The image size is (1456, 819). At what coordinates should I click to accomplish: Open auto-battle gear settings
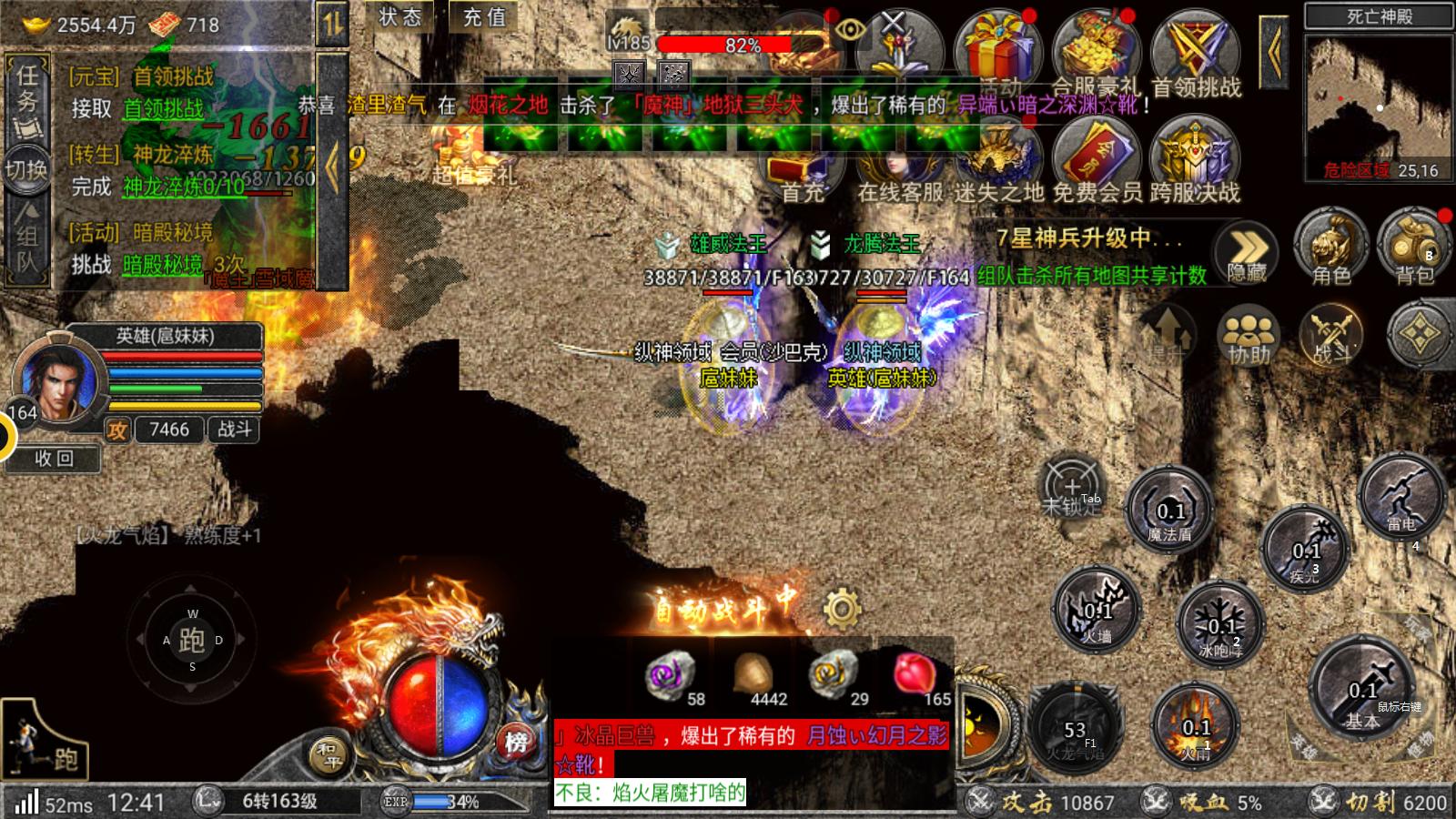(x=842, y=607)
